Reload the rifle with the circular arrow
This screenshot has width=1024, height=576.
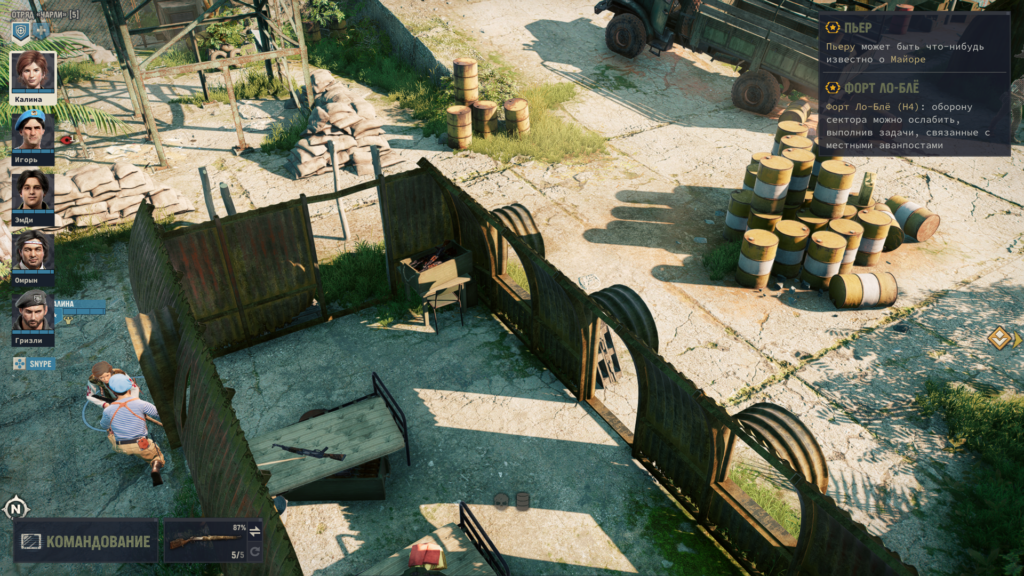point(254,552)
